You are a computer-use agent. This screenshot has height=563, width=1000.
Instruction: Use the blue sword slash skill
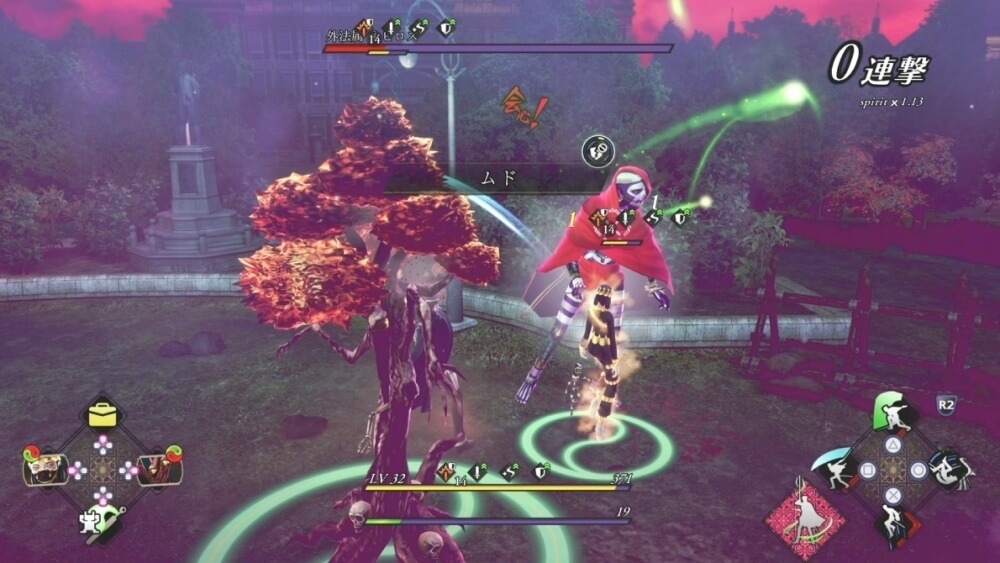(836, 470)
